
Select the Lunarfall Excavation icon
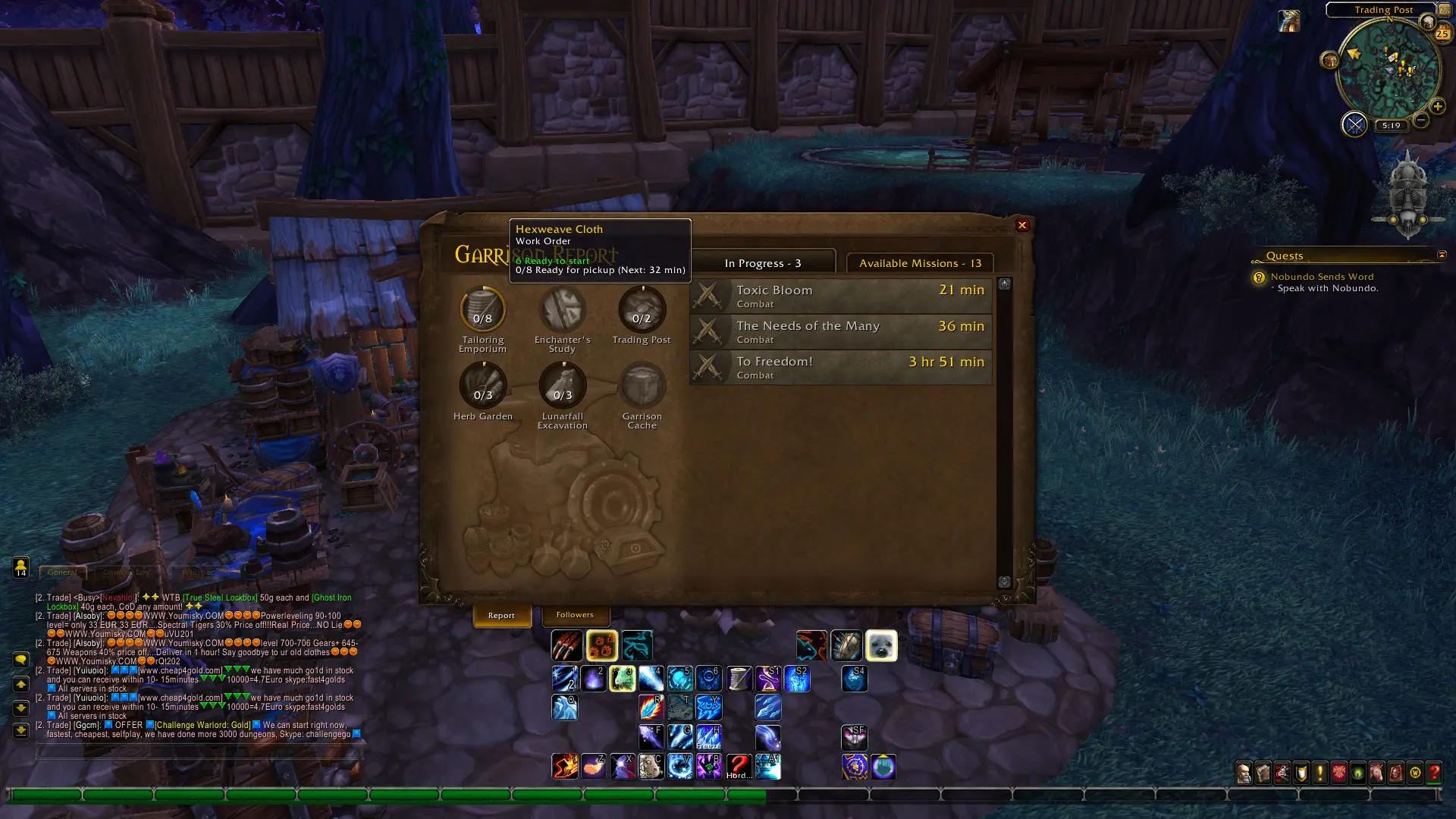click(562, 386)
